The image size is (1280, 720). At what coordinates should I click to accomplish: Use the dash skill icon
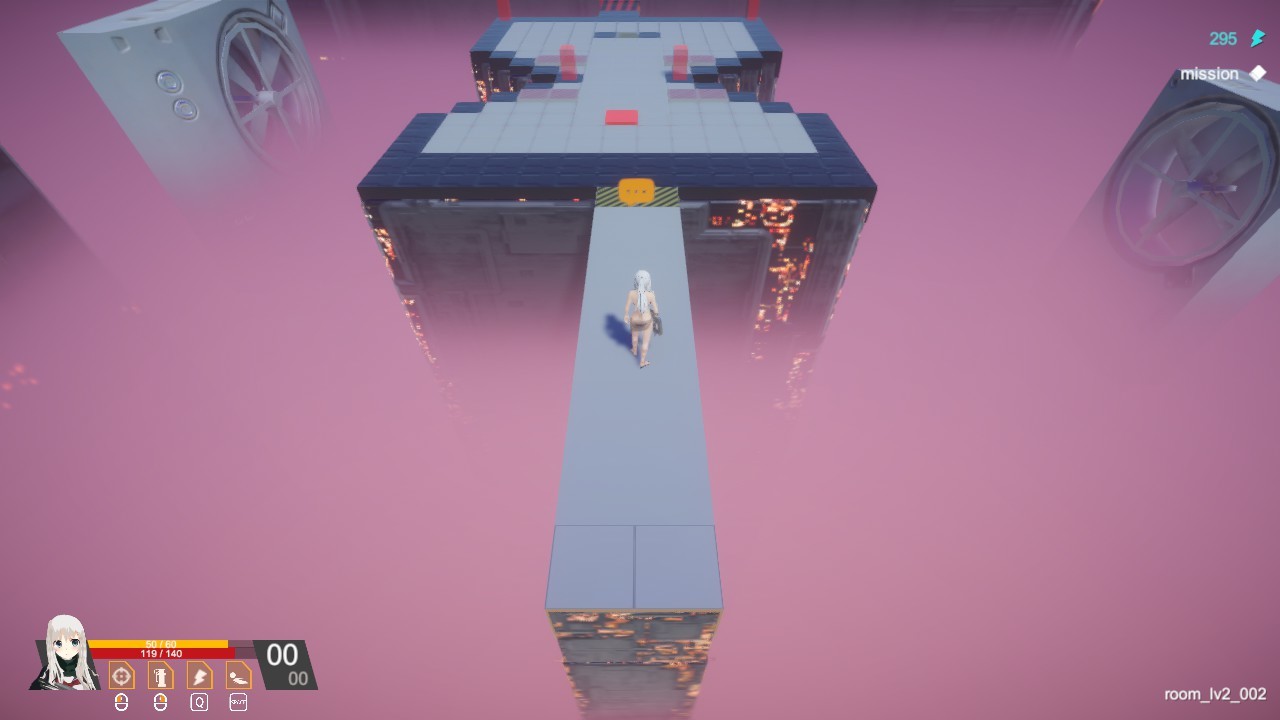pos(238,675)
